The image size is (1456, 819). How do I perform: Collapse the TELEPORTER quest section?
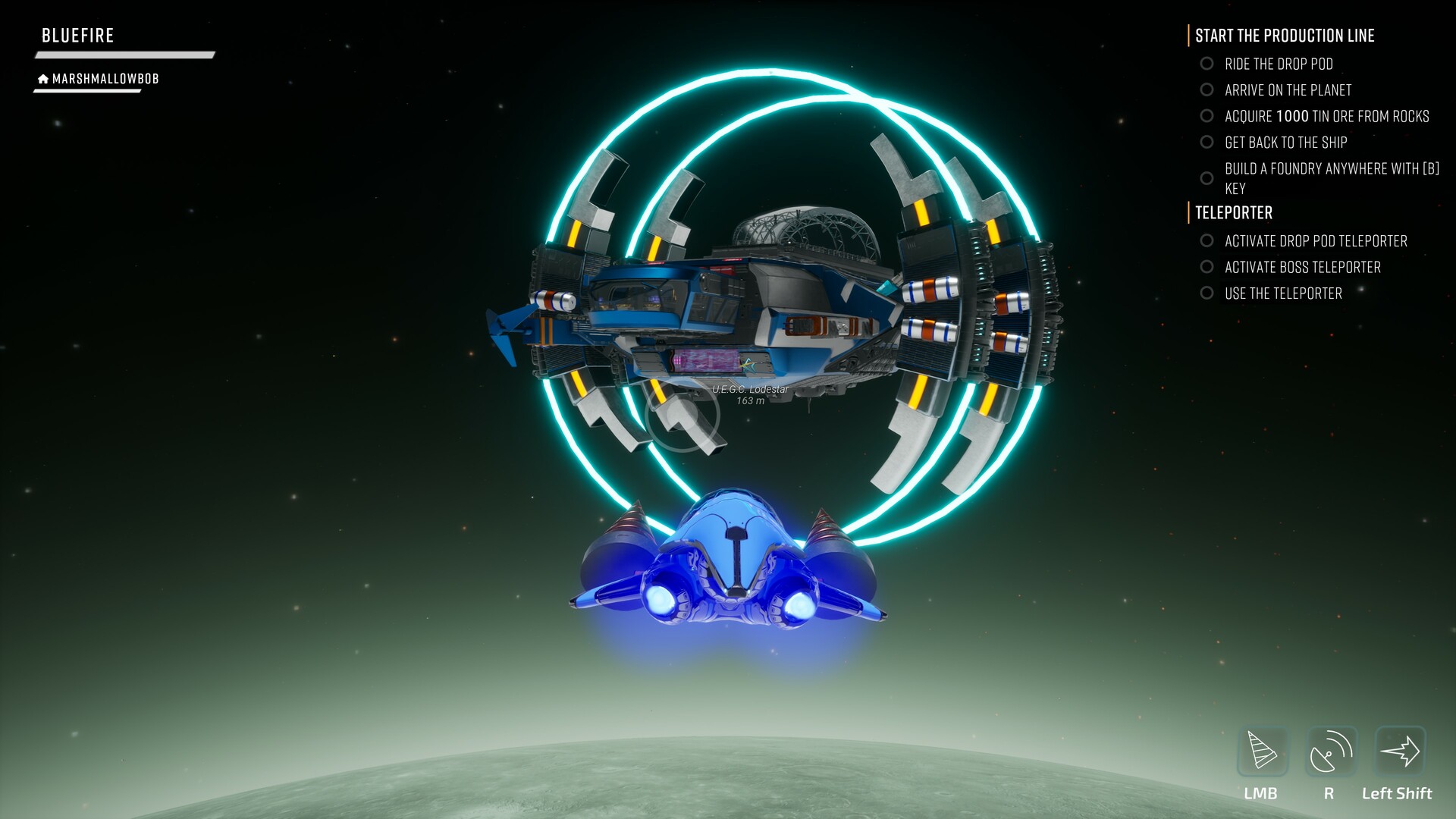click(x=1233, y=213)
